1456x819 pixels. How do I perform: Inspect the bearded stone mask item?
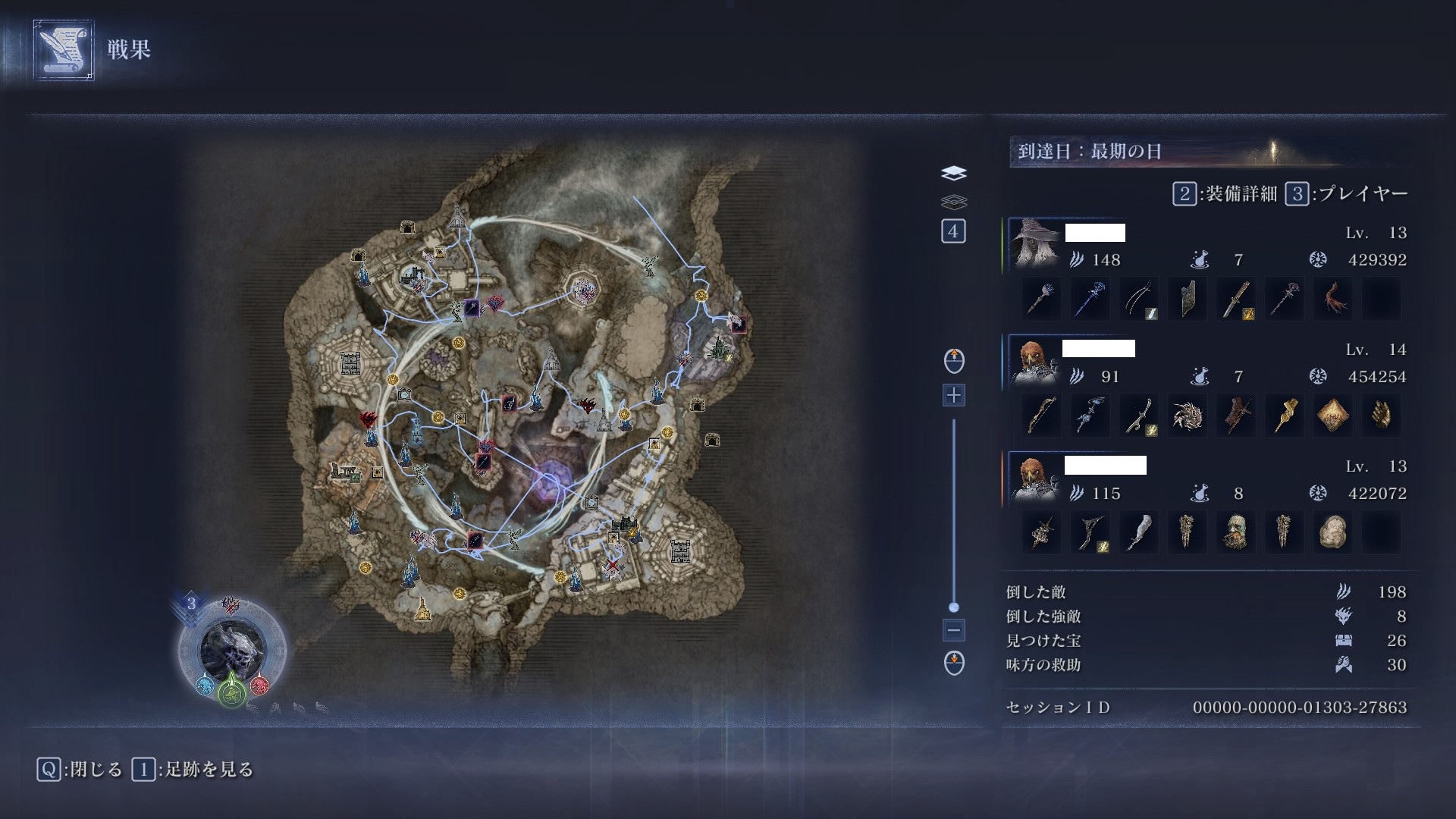pos(1235,532)
